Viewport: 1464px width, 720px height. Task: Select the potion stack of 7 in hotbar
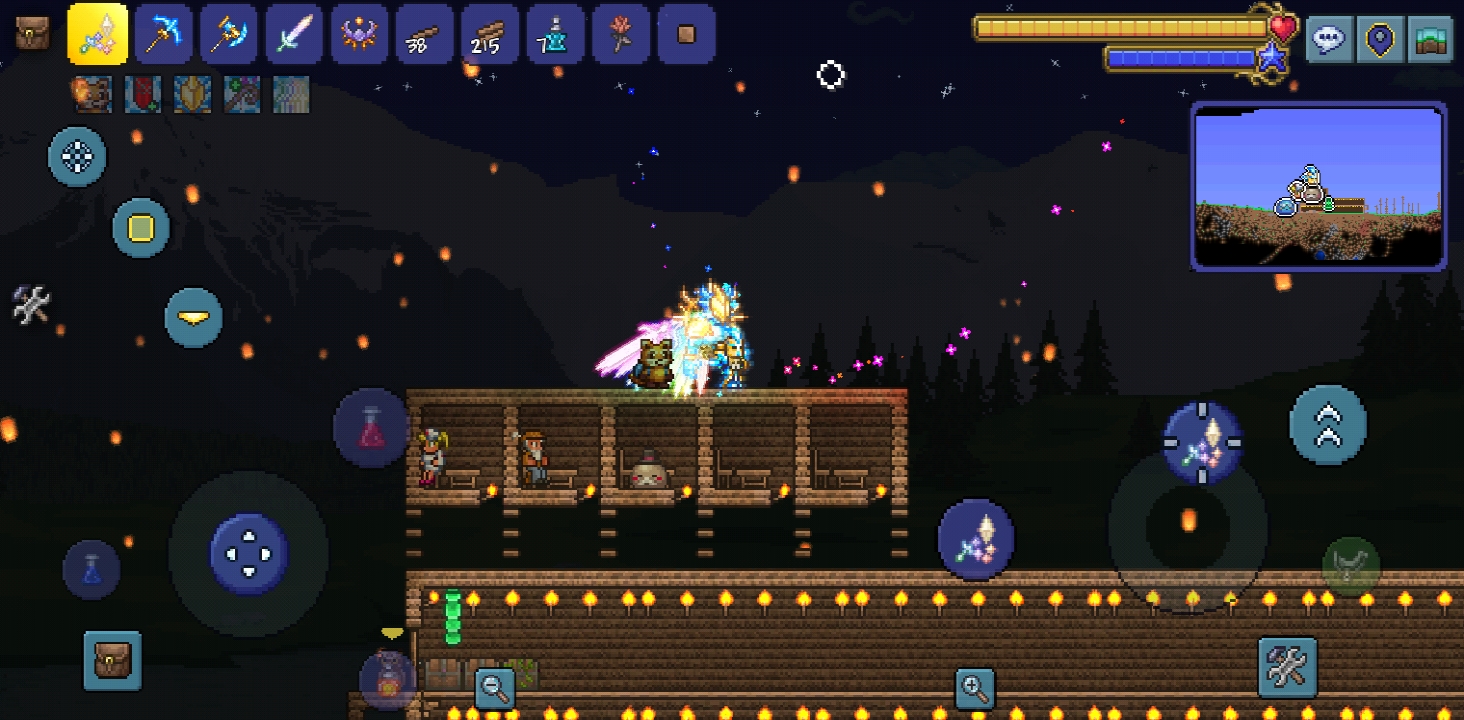[555, 34]
